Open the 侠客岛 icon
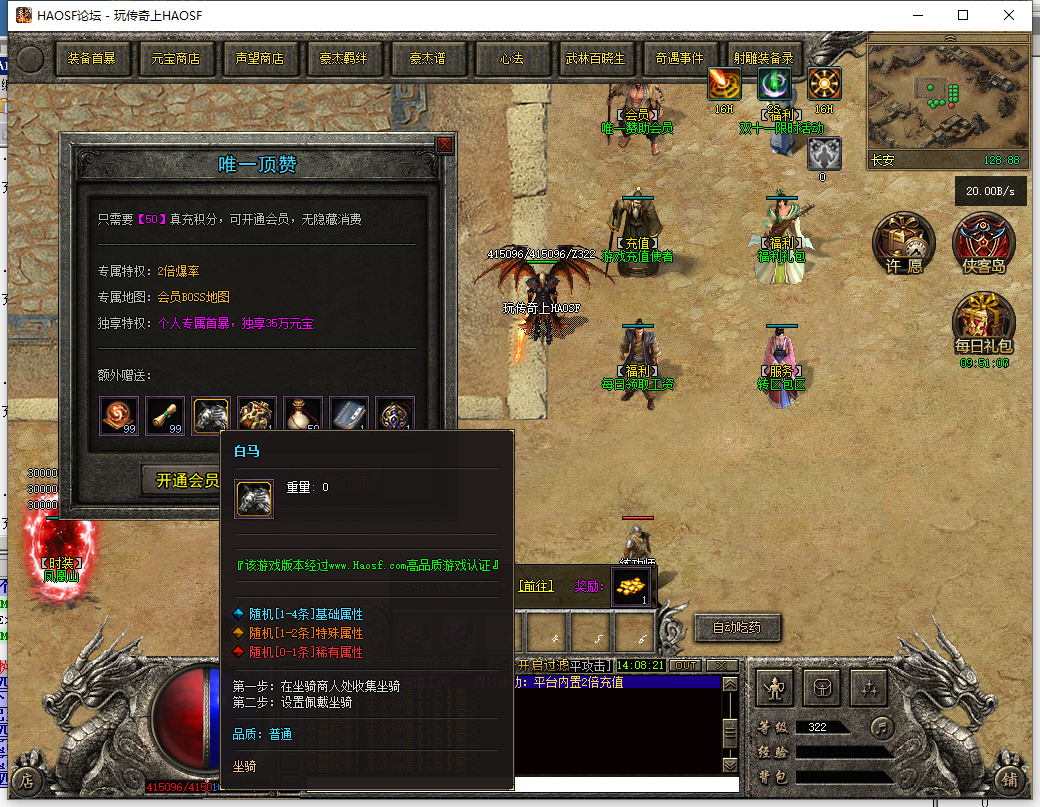 (984, 243)
